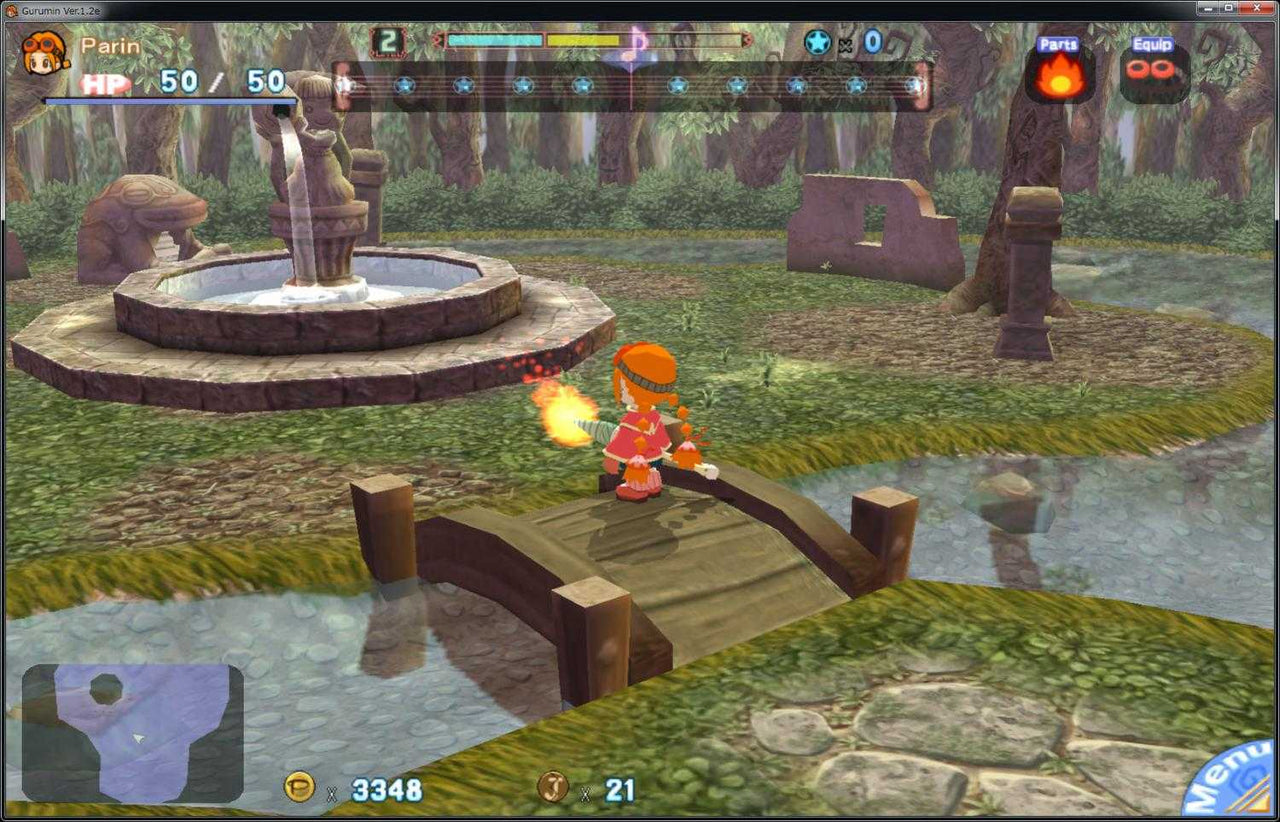Select the minimap in bottom left
The height and width of the screenshot is (822, 1280).
pyautogui.click(x=135, y=735)
